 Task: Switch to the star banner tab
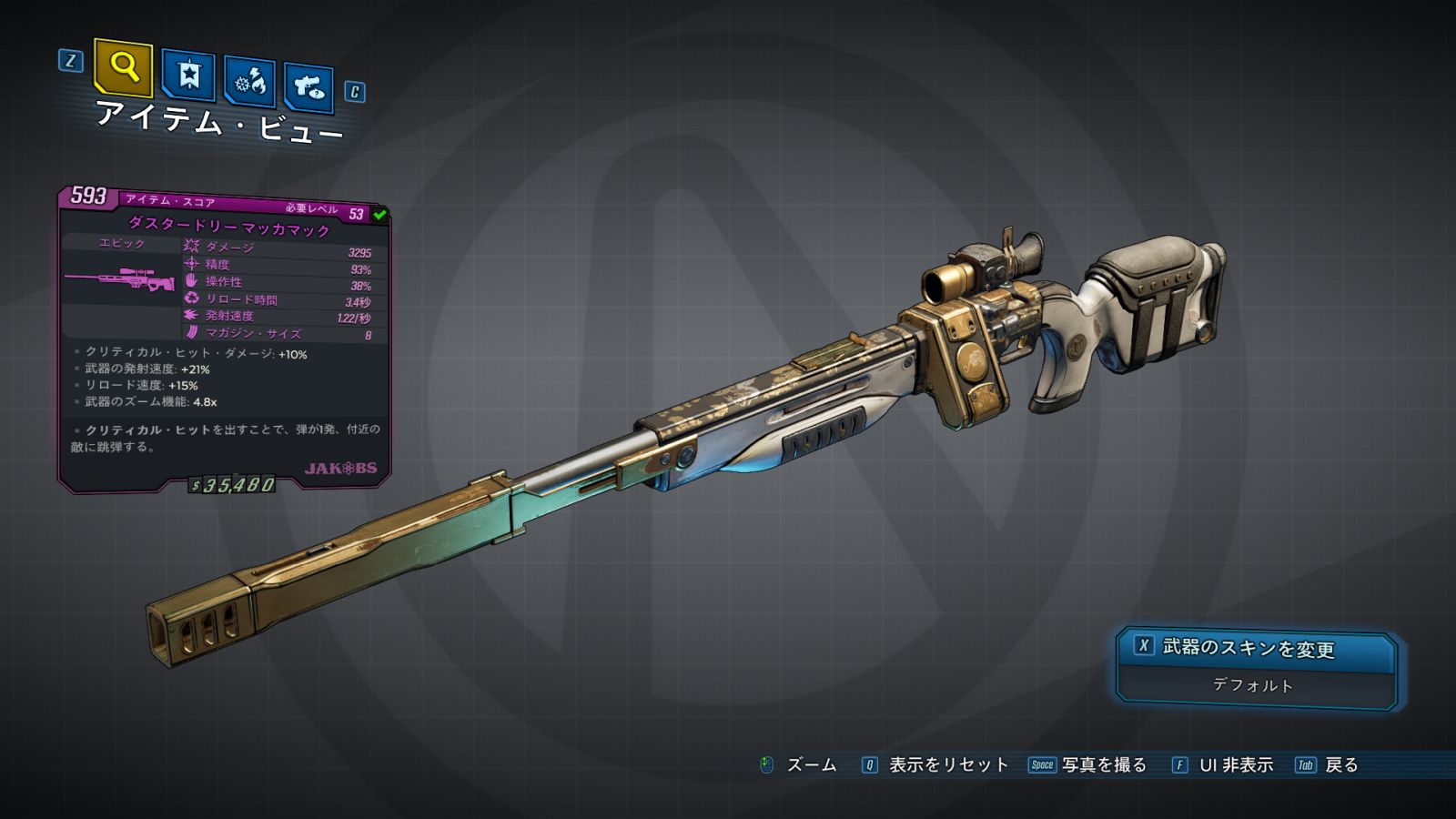coord(188,75)
